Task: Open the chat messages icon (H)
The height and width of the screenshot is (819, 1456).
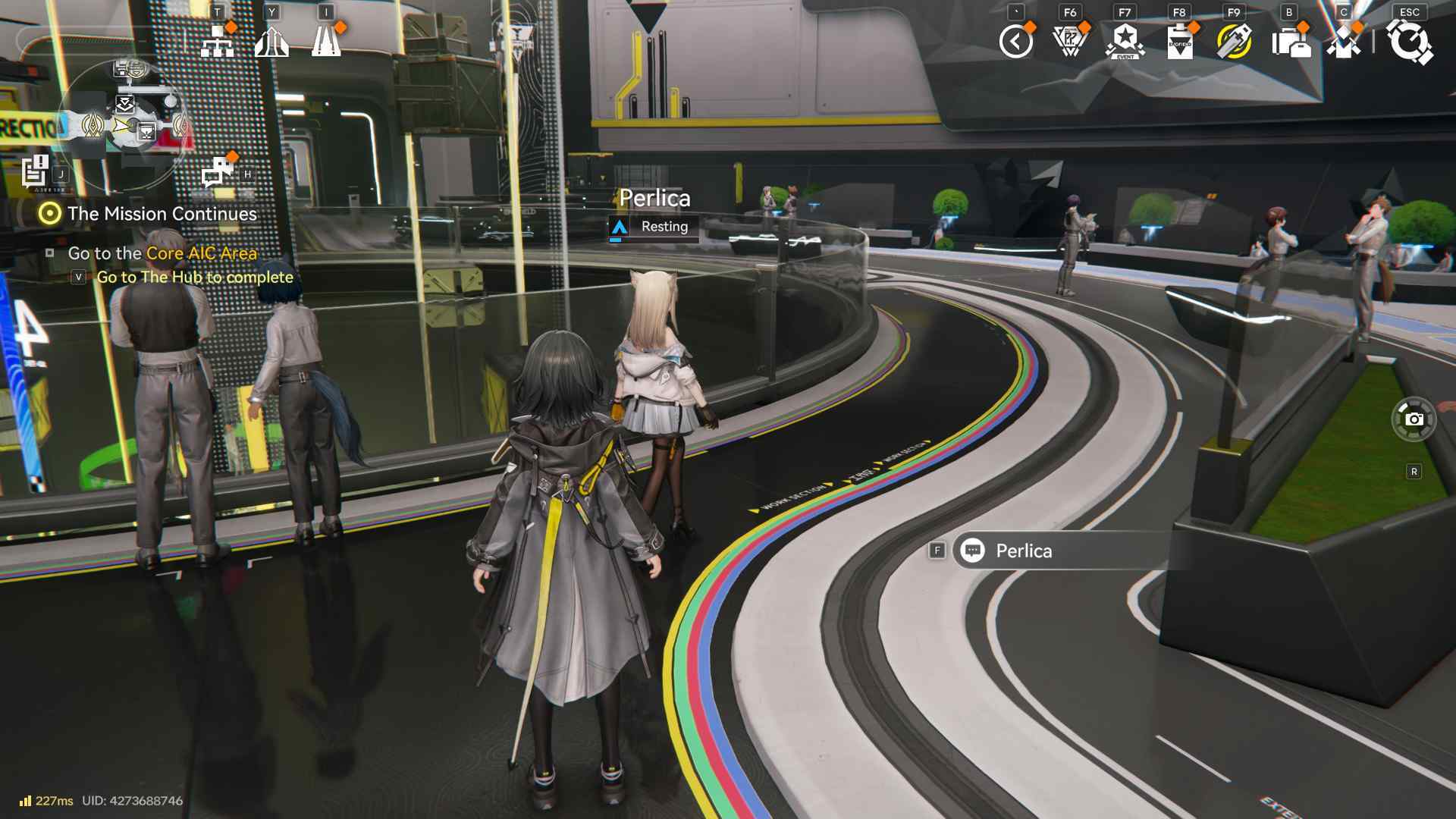Action: (215, 173)
